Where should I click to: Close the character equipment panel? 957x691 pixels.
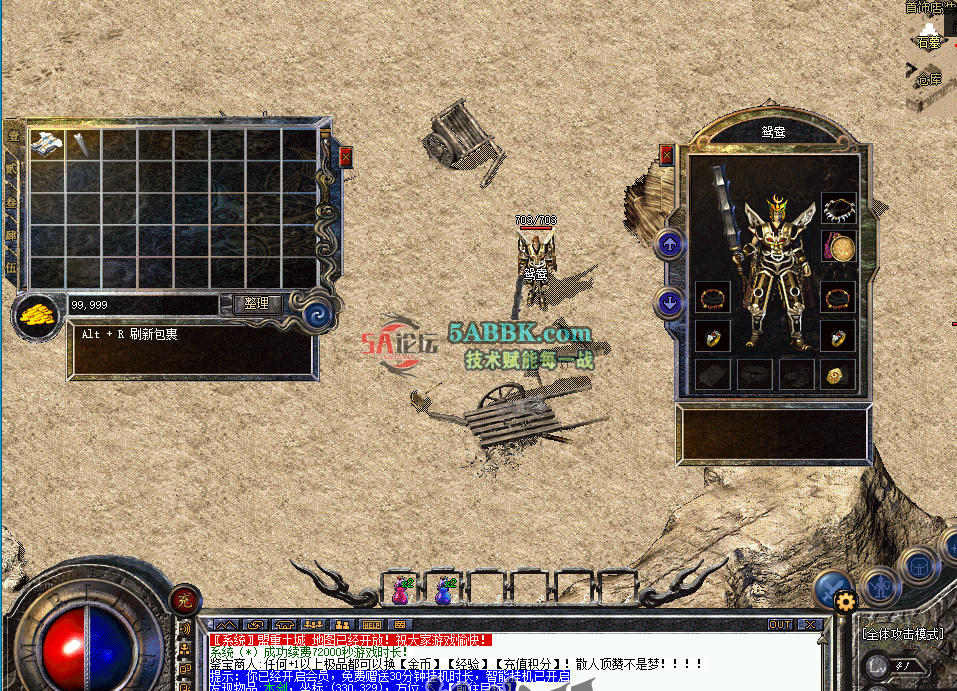pos(667,156)
